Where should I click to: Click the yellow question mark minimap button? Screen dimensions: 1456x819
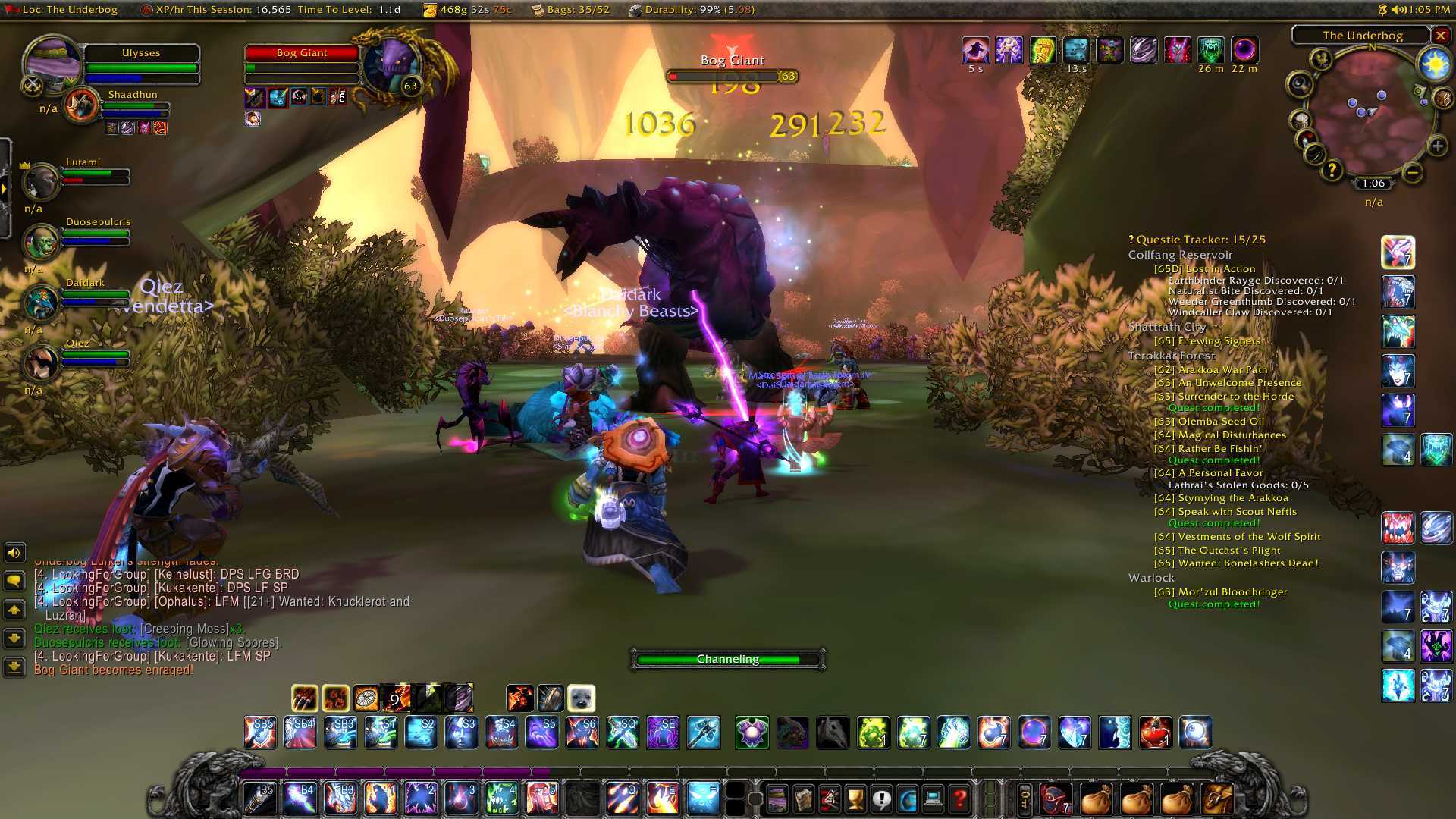coord(1332,170)
